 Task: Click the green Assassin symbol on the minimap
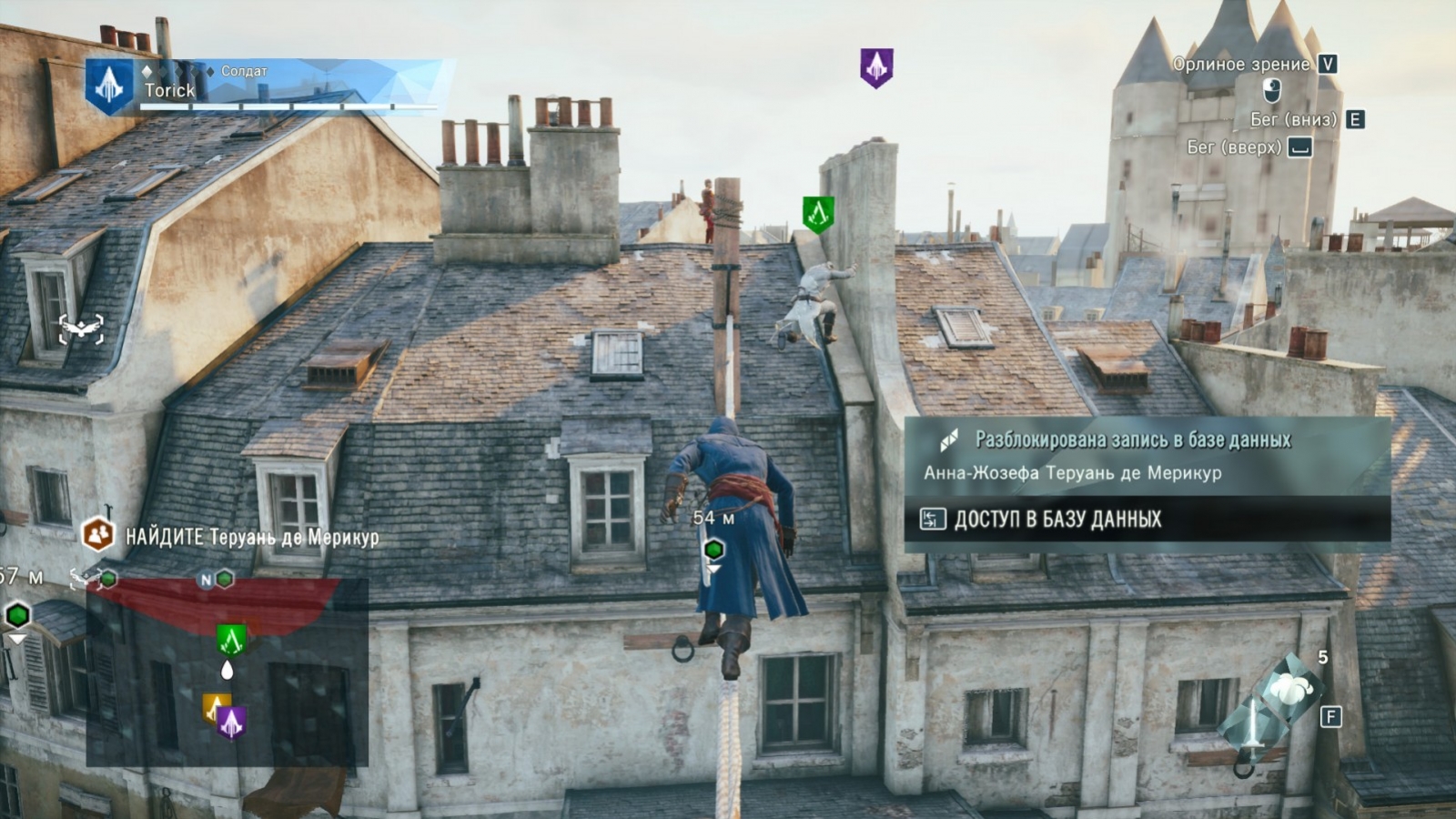230,639
